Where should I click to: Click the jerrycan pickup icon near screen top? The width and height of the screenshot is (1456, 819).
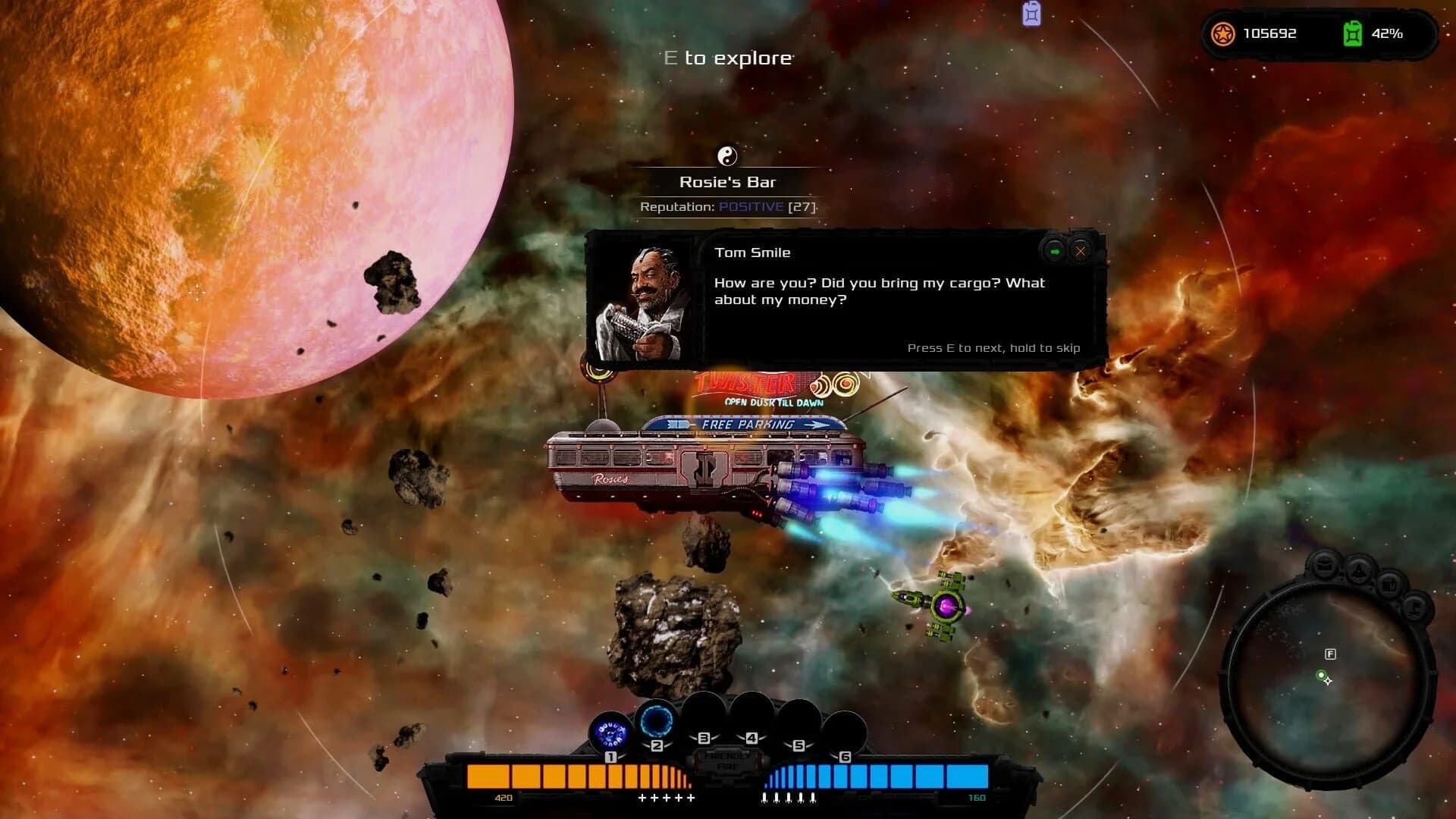tap(1031, 13)
